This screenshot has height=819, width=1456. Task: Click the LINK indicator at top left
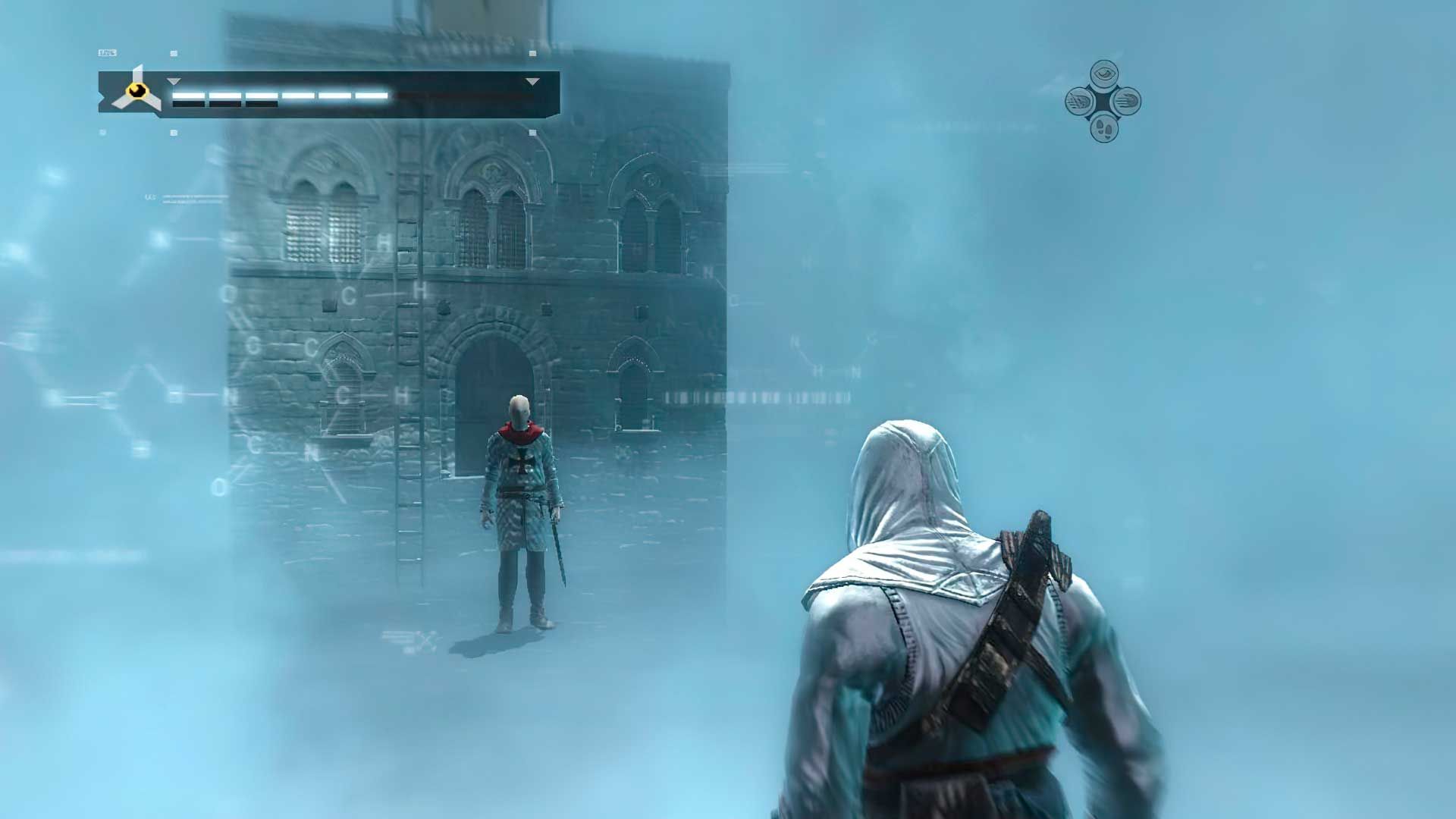[107, 52]
